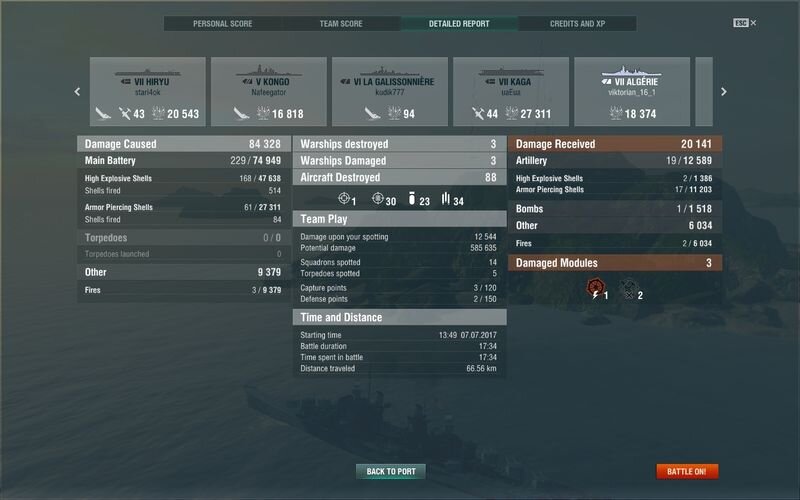Select the Detailed Report tab
Screen dimensions: 800x500
459,23
